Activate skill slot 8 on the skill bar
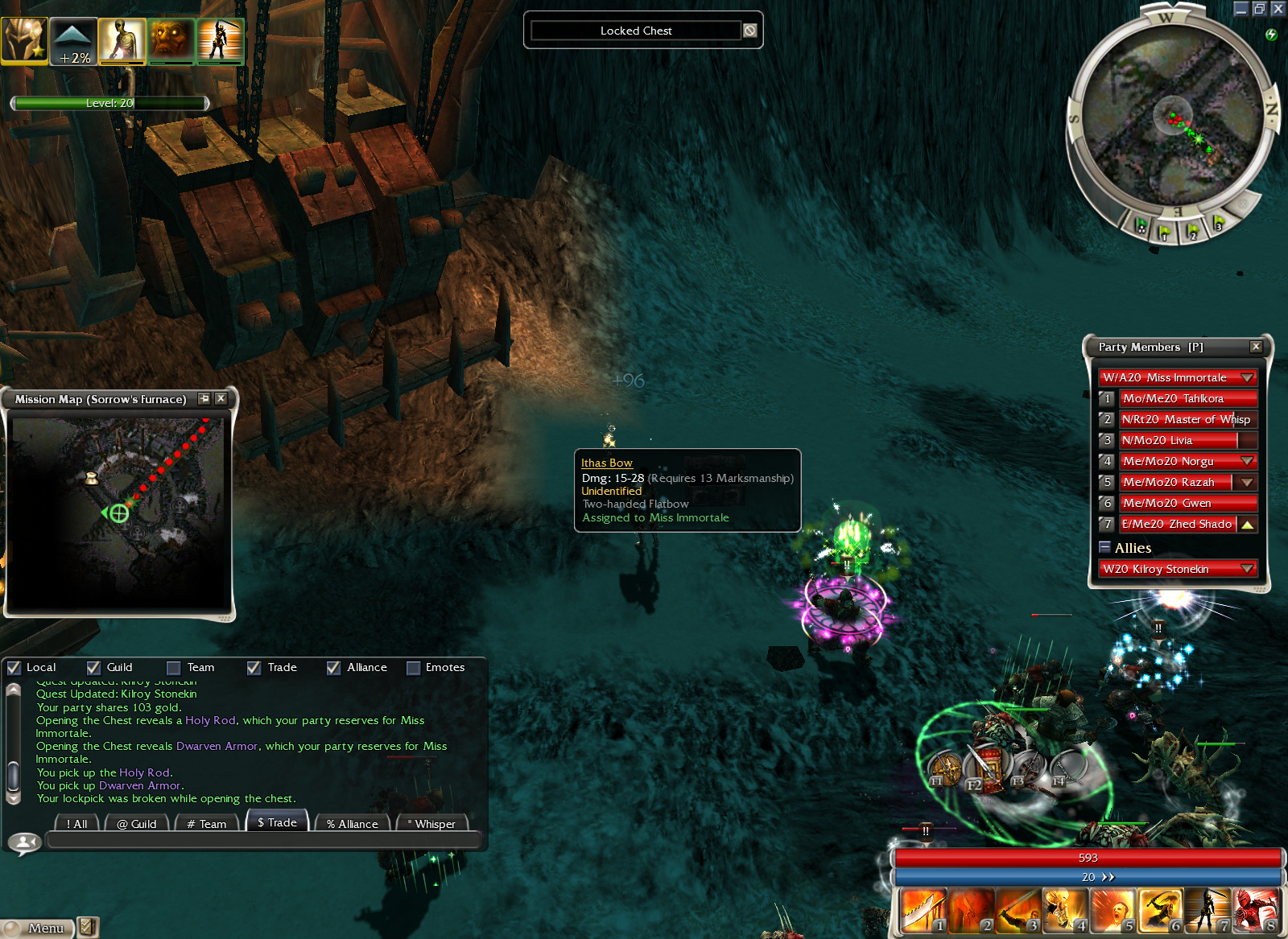 [x=1255, y=911]
